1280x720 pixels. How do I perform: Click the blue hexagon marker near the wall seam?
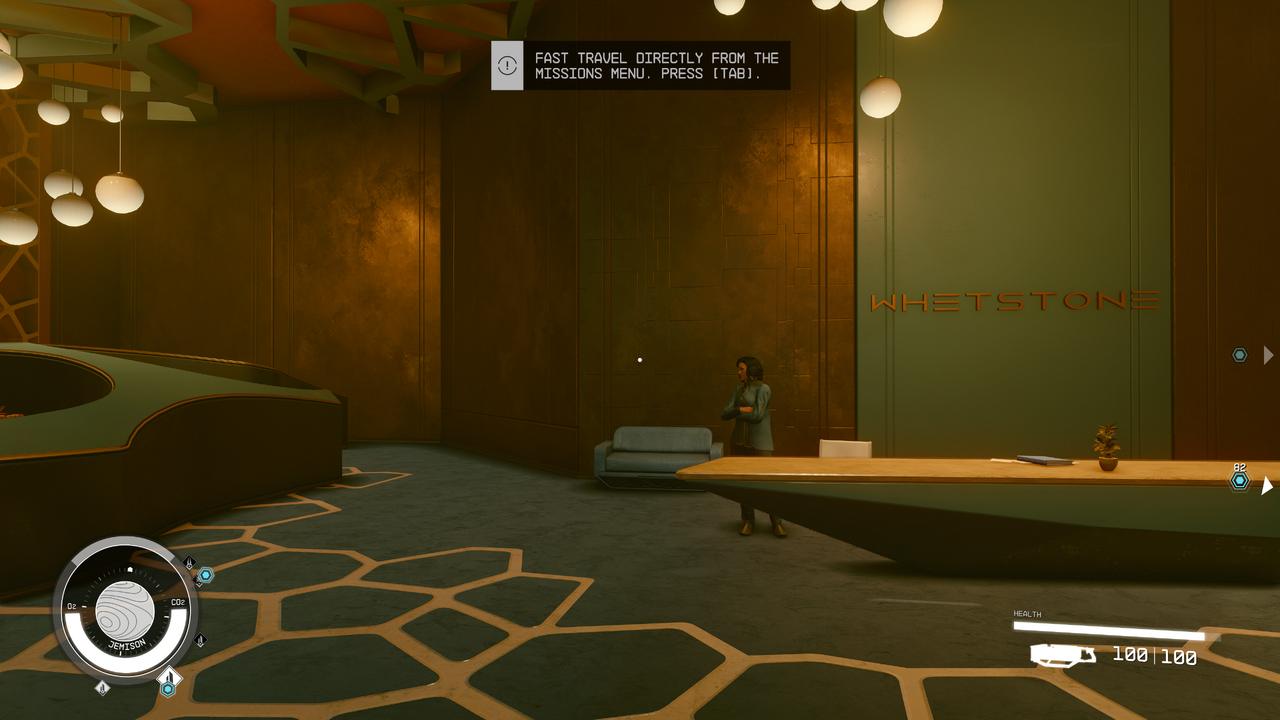pos(1241,354)
